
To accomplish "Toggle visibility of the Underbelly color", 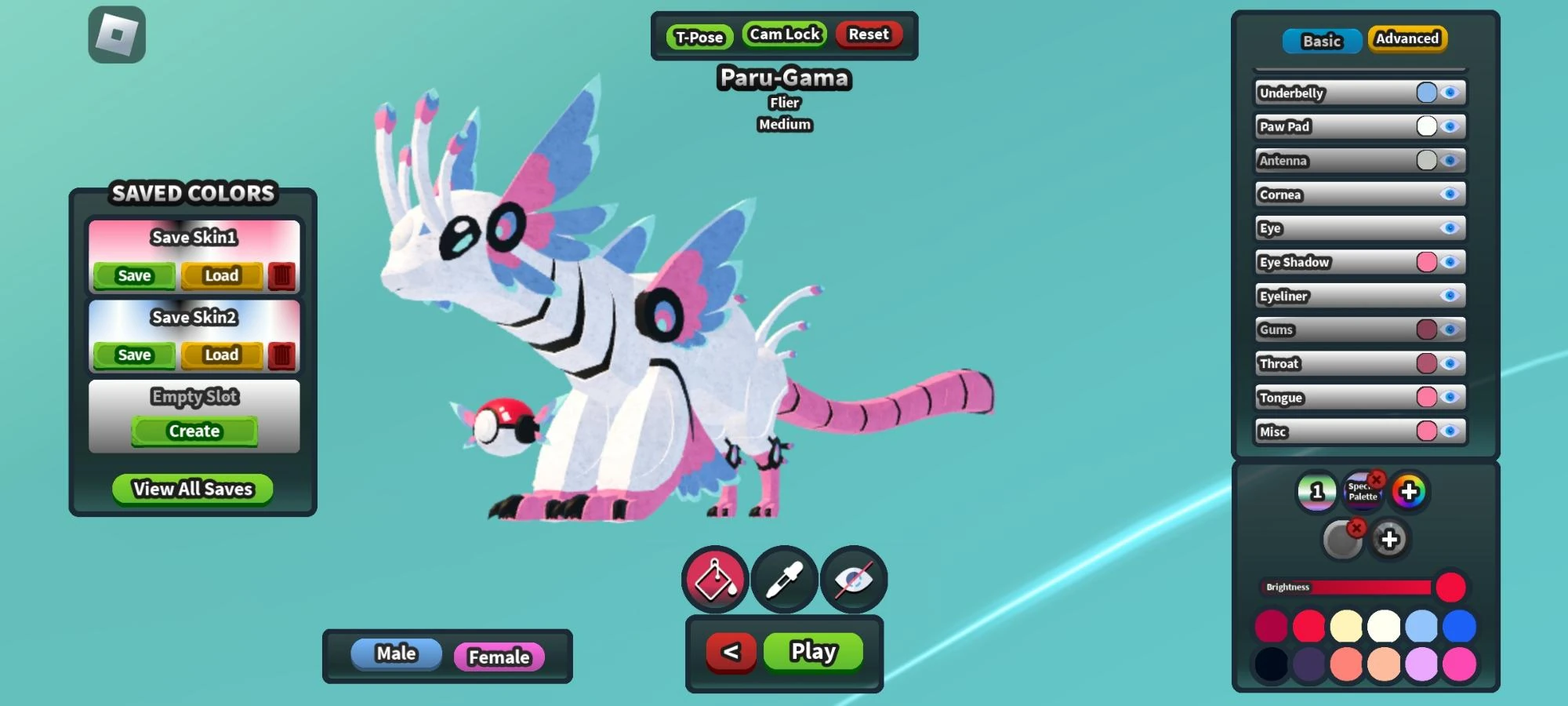I will point(1450,93).
